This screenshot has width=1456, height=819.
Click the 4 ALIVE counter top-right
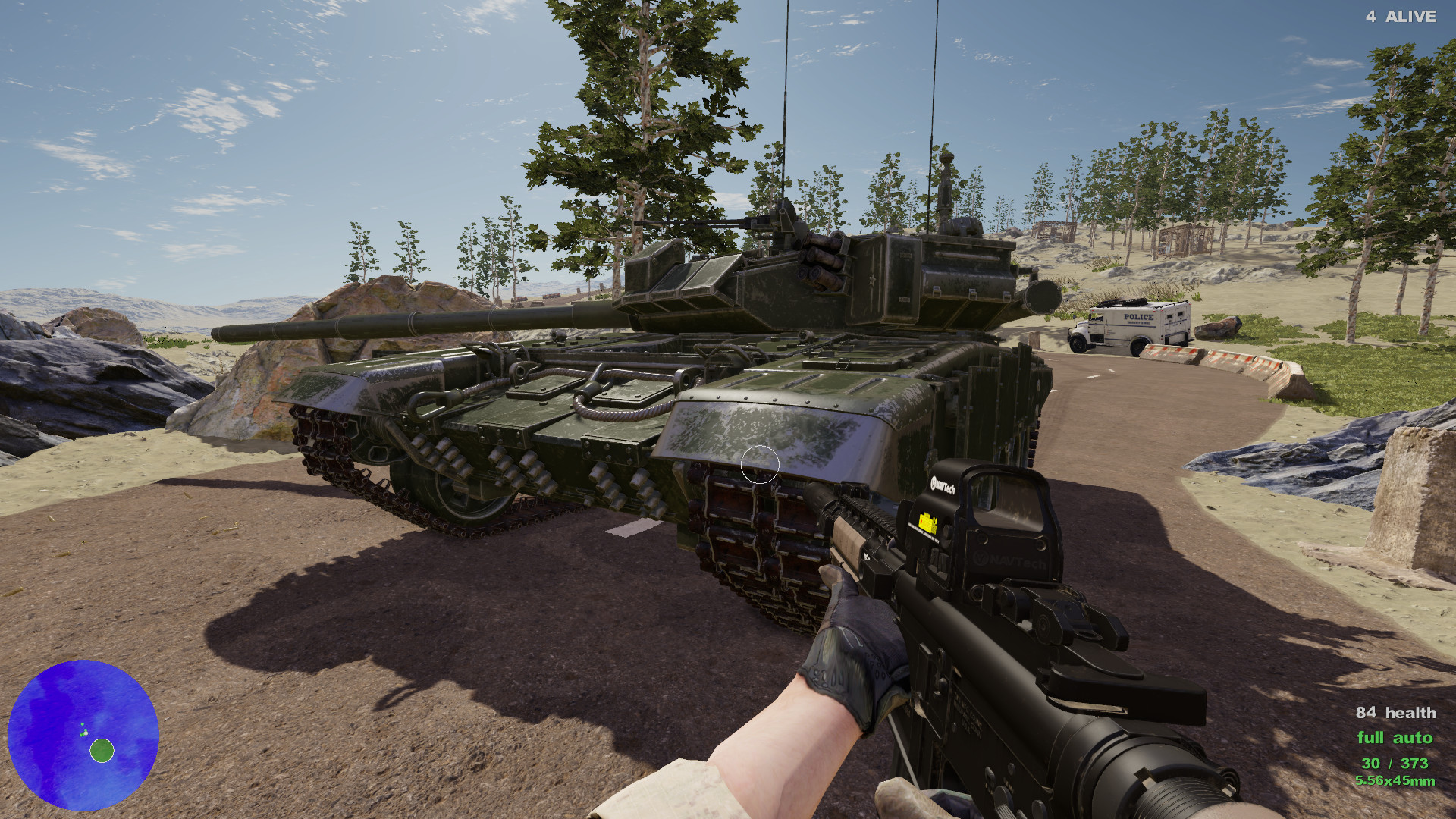(x=1401, y=17)
